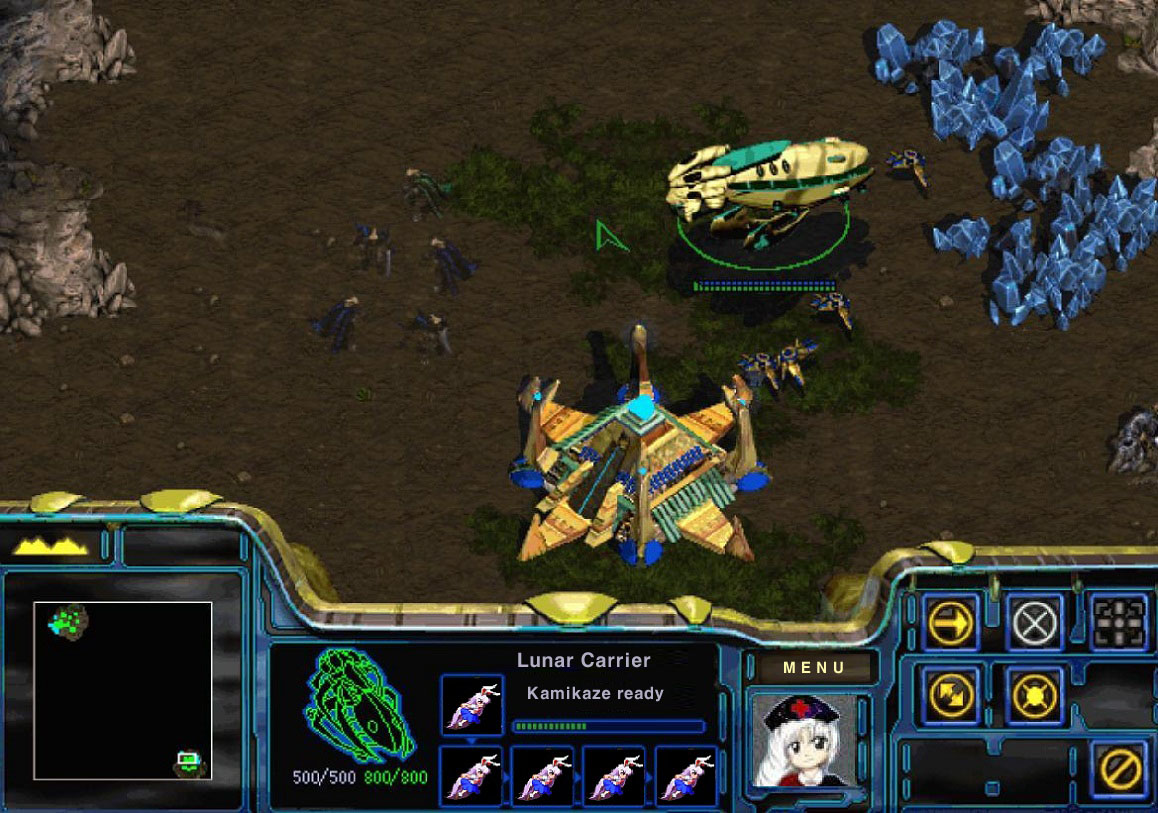Click the unit currently in production slot
Screen dimensions: 1158x813
coord(472,705)
